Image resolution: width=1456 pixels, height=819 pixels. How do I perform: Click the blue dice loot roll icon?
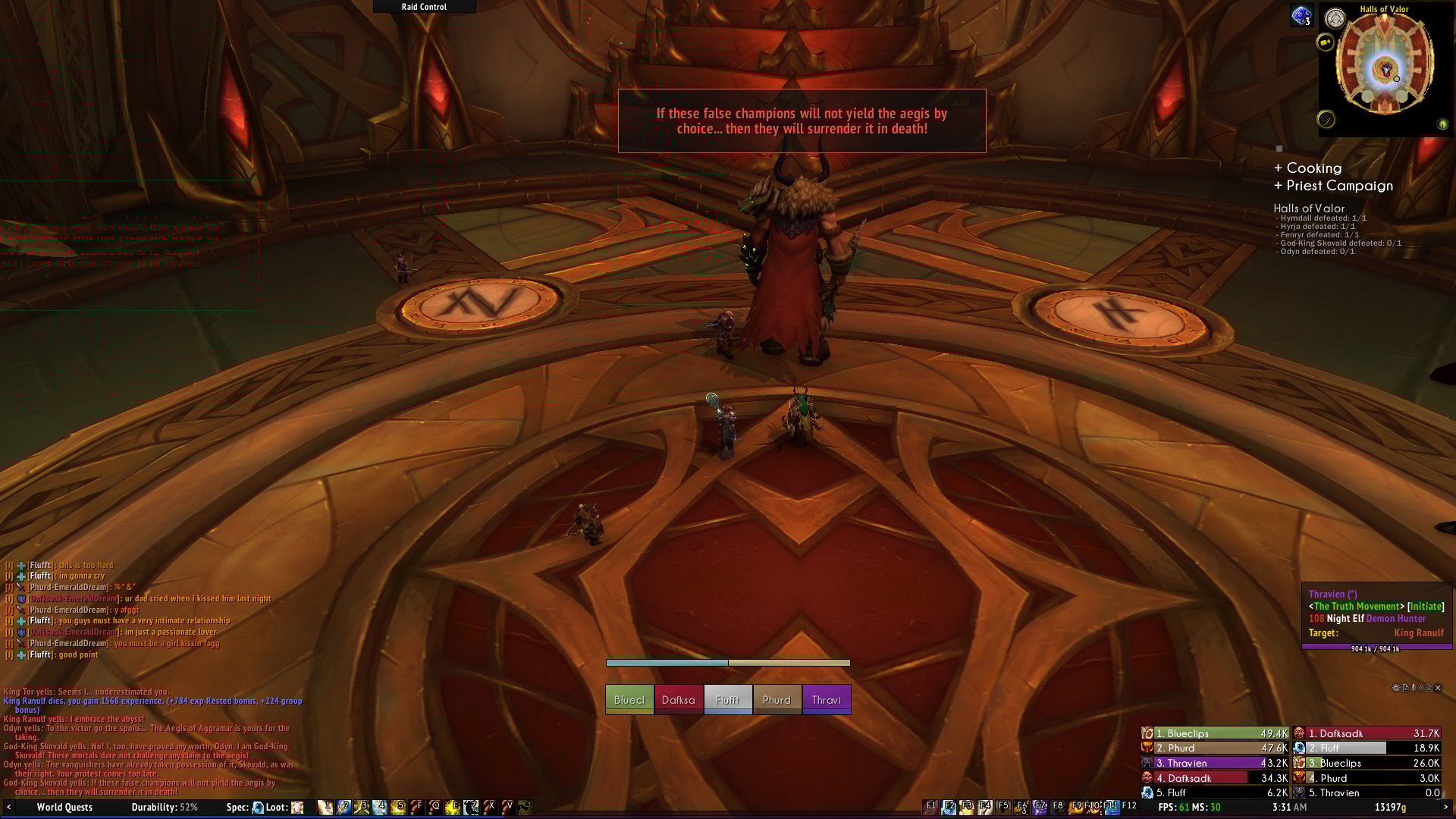coord(1301,16)
